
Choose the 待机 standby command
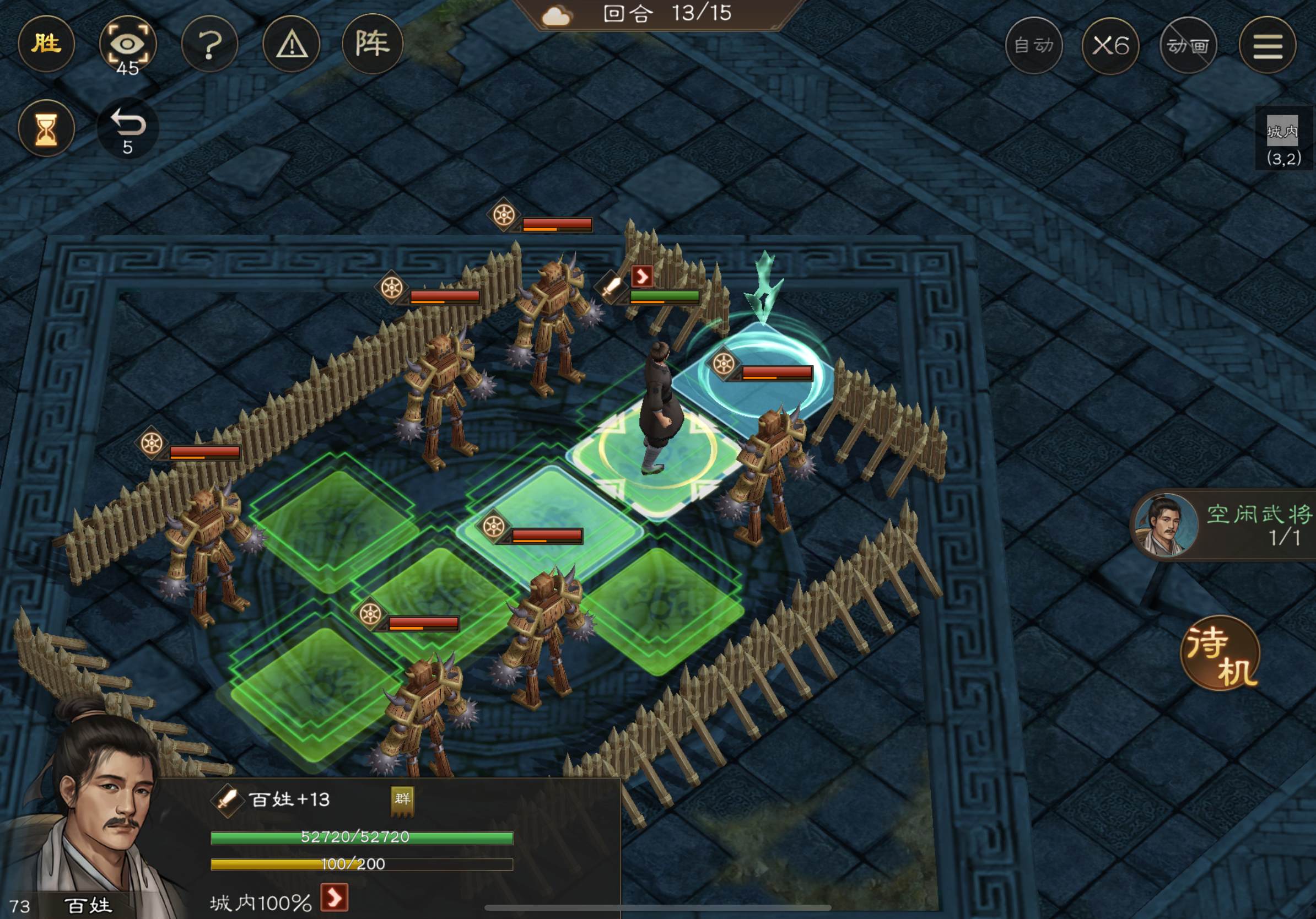[1221, 653]
